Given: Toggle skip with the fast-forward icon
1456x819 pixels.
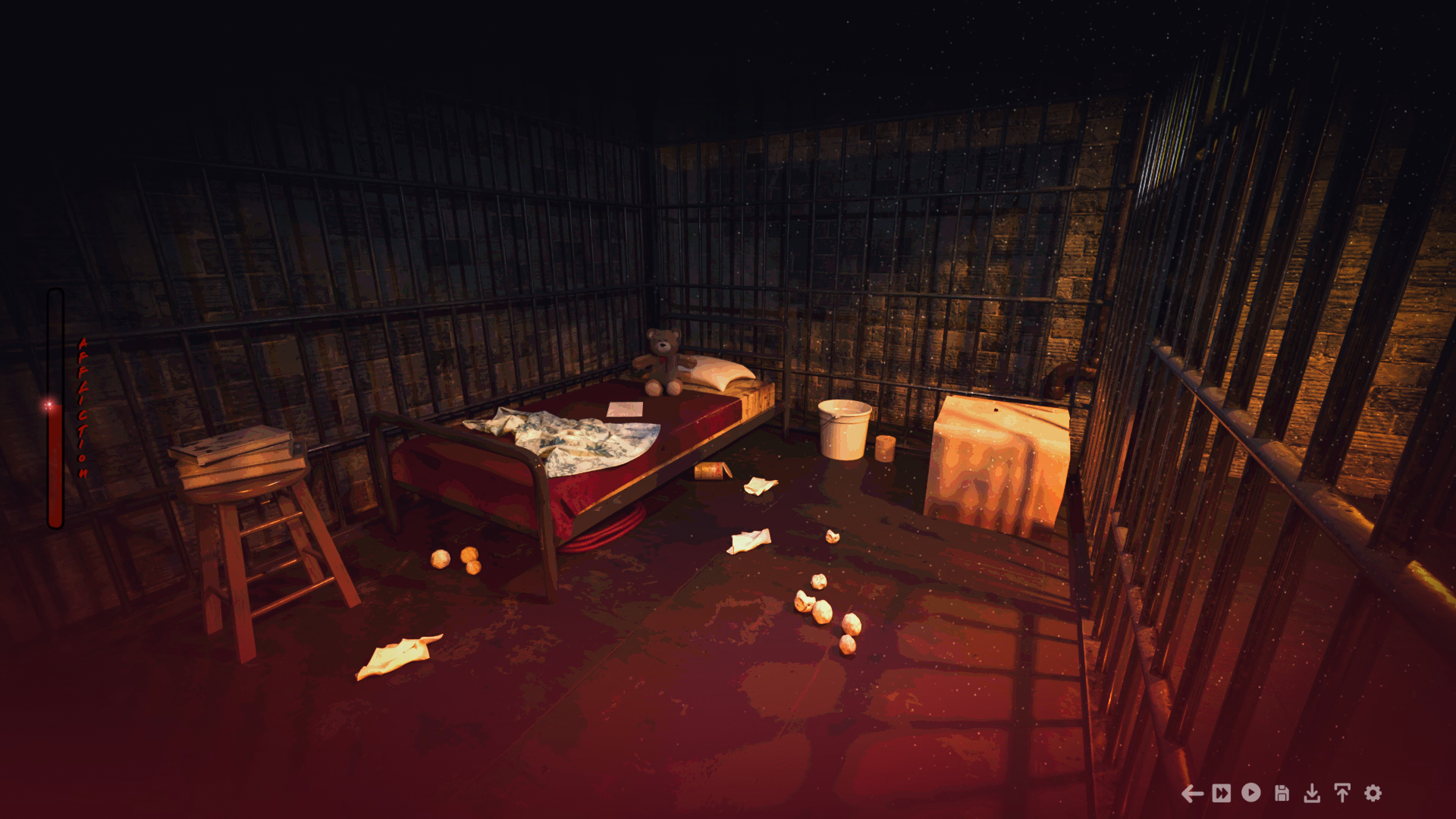Looking at the screenshot, I should click(x=1222, y=793).
